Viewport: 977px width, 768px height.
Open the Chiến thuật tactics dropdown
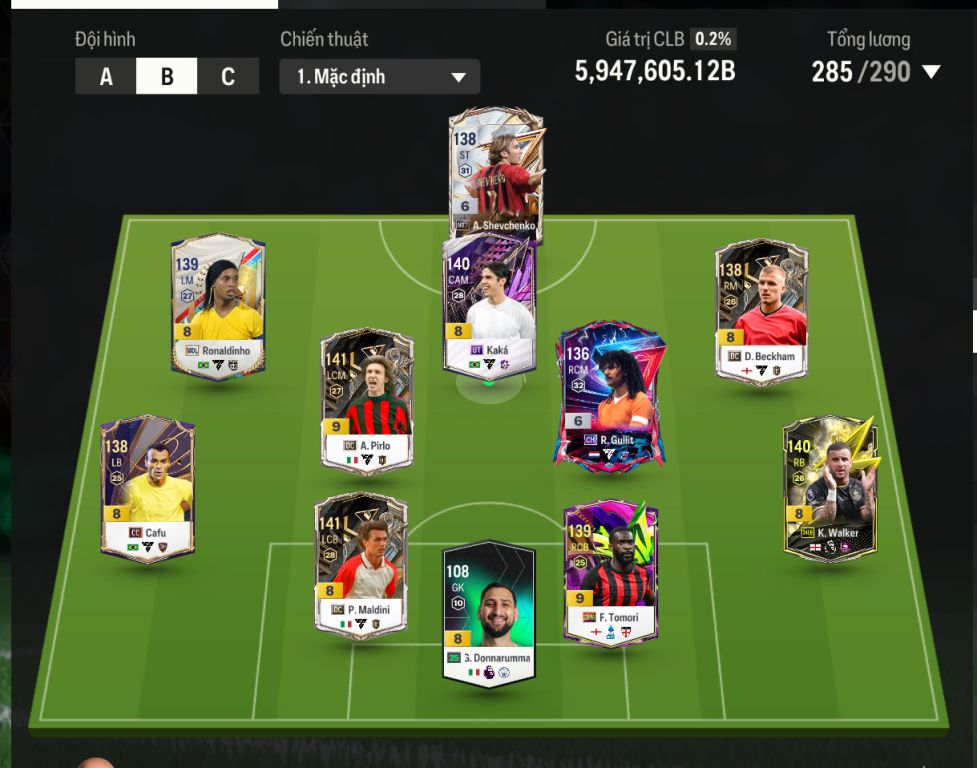pos(380,77)
